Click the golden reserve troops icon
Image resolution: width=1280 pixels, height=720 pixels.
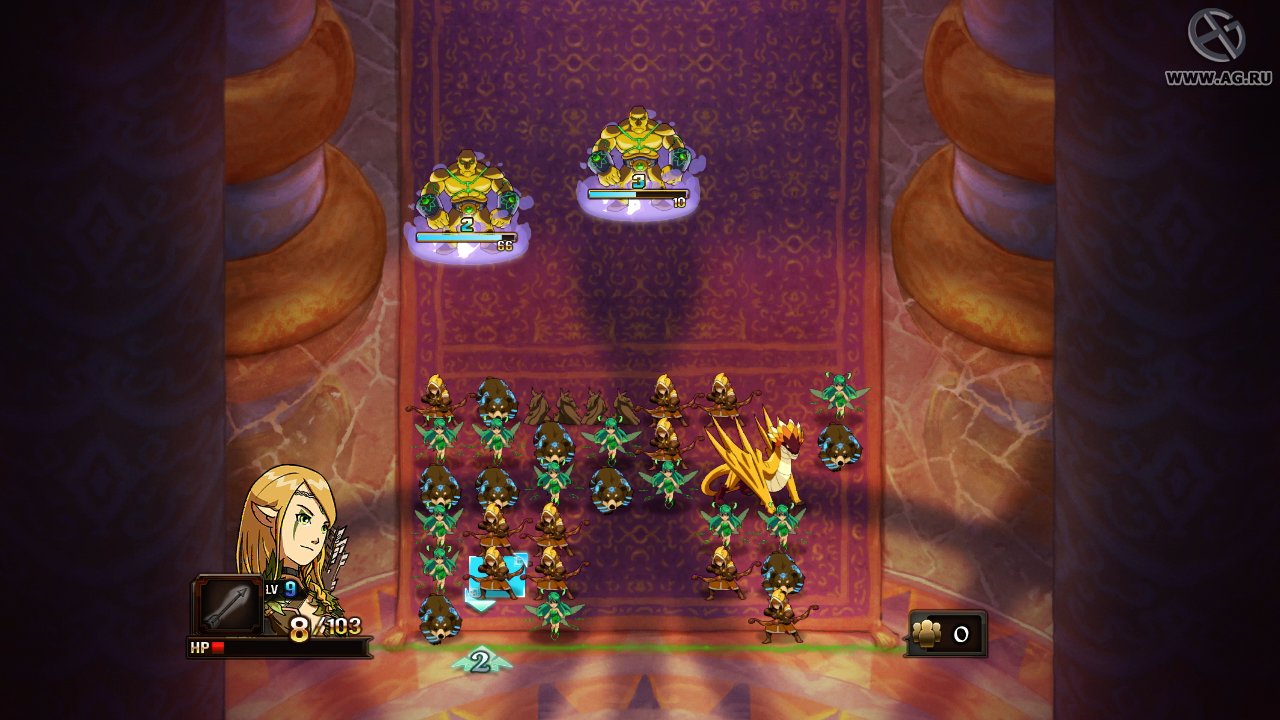coord(927,632)
